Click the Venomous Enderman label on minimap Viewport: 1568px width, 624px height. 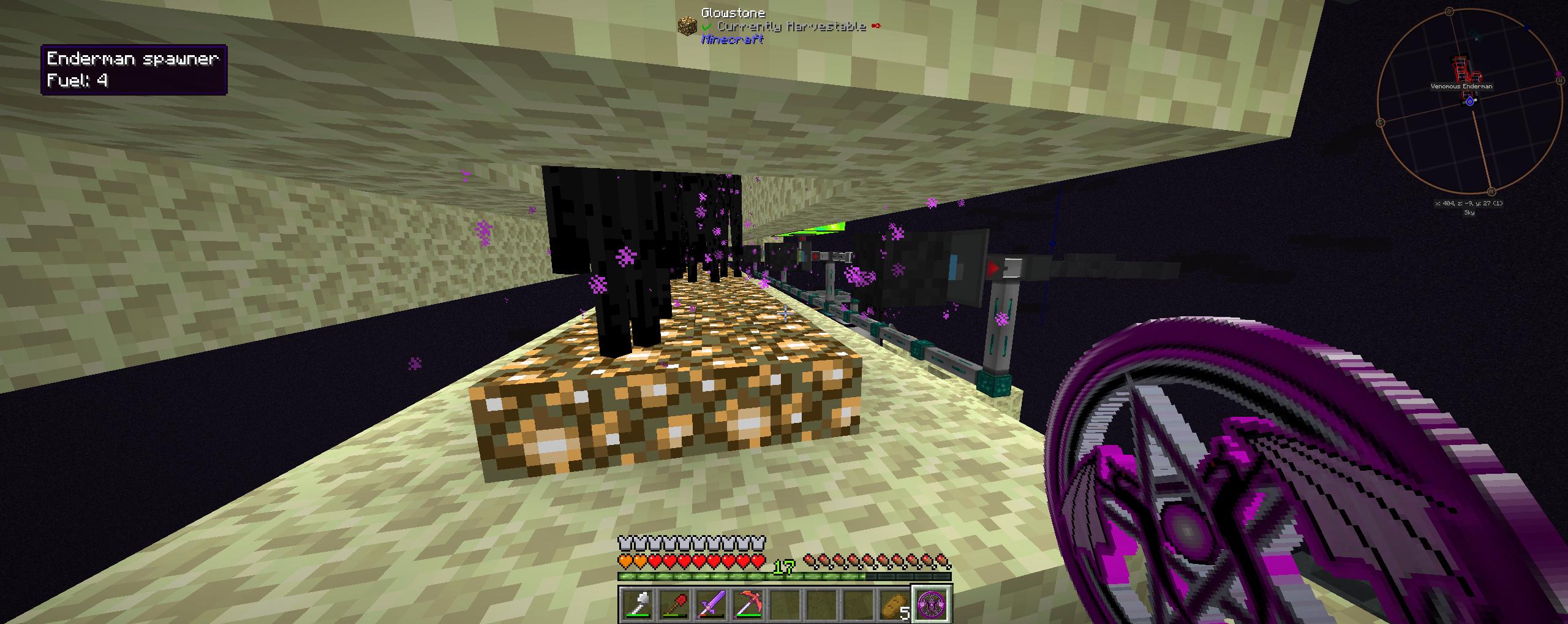pyautogui.click(x=1461, y=86)
